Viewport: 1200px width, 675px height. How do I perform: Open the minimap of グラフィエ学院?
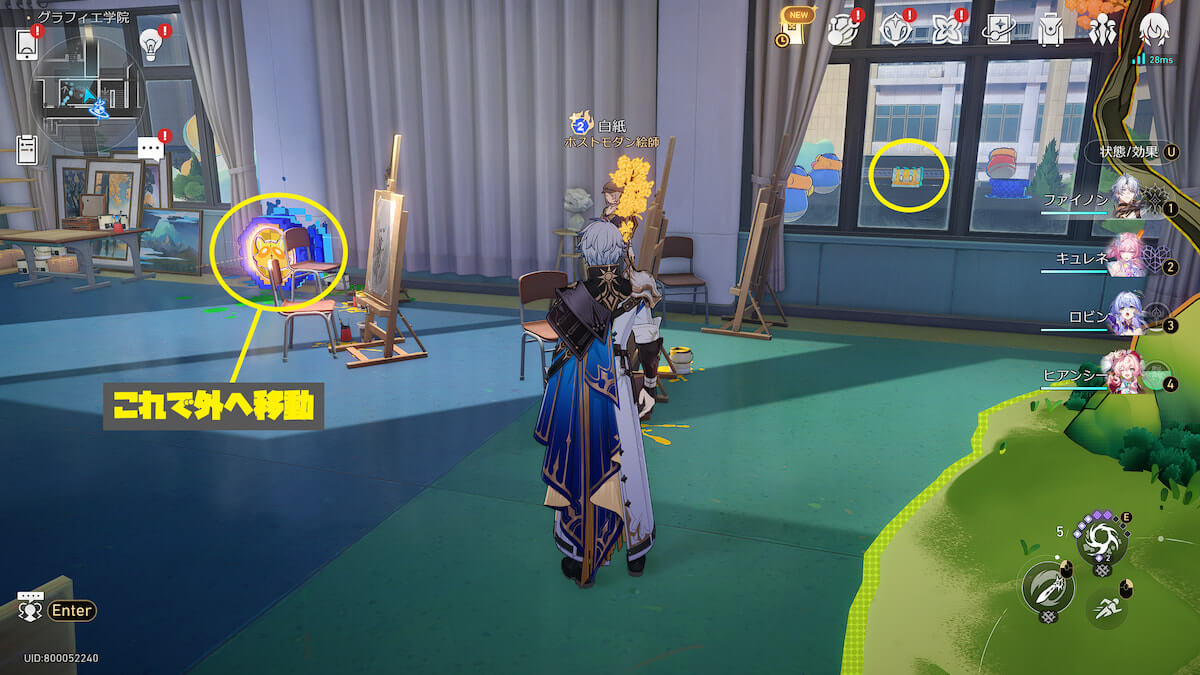(88, 88)
